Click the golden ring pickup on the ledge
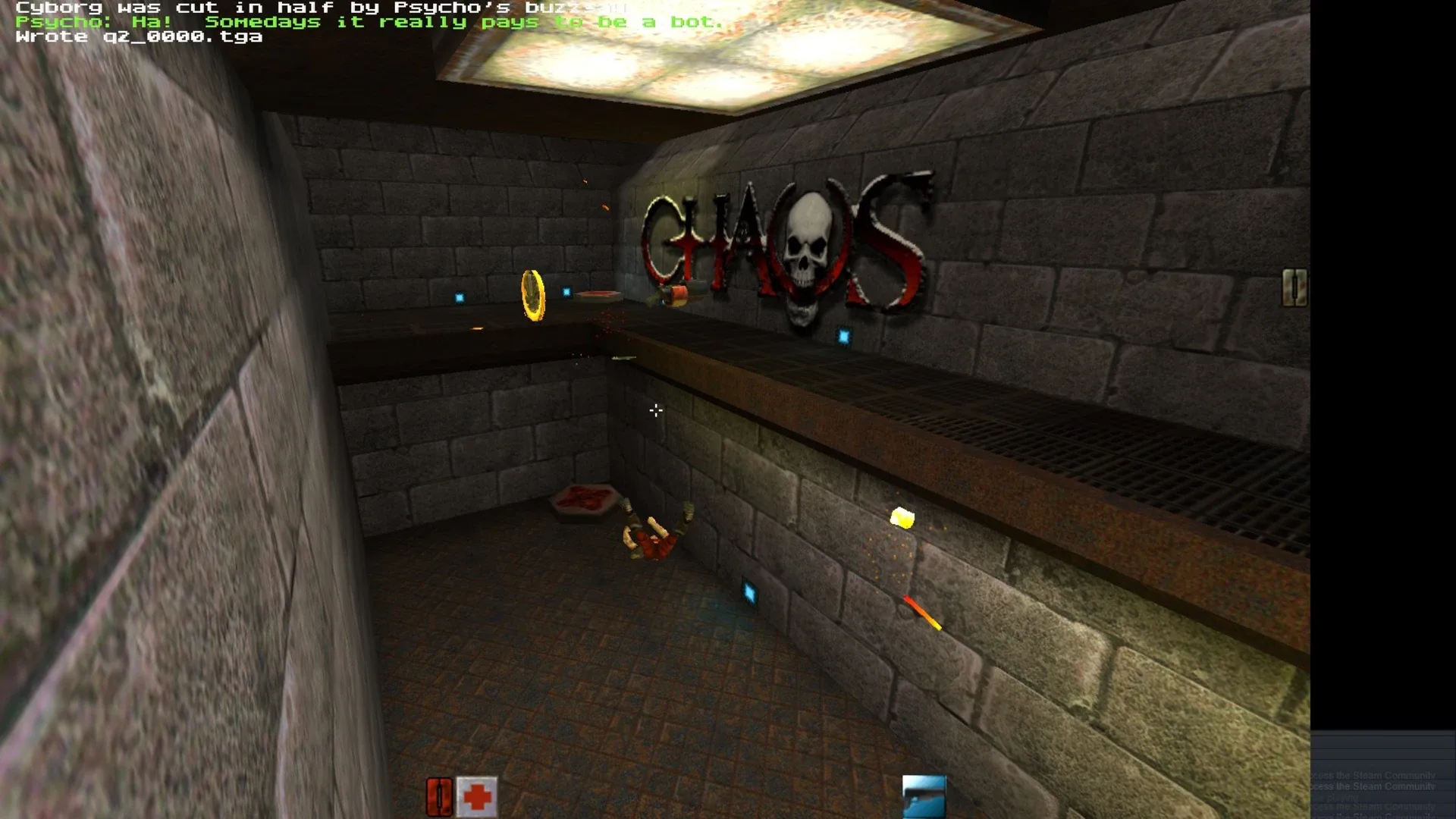The height and width of the screenshot is (819, 1456). click(533, 296)
